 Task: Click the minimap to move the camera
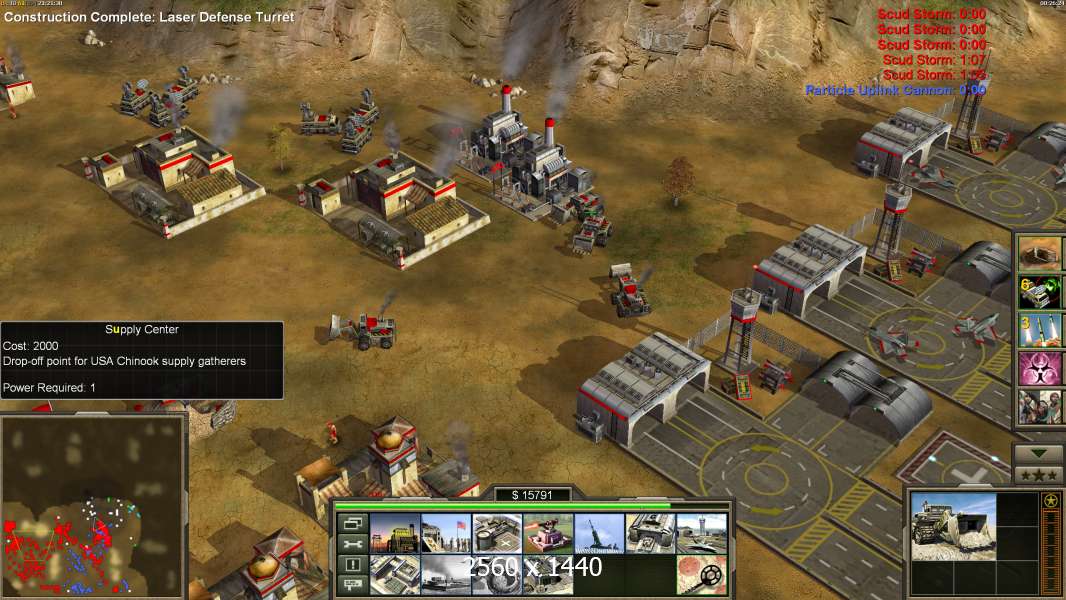click(93, 505)
